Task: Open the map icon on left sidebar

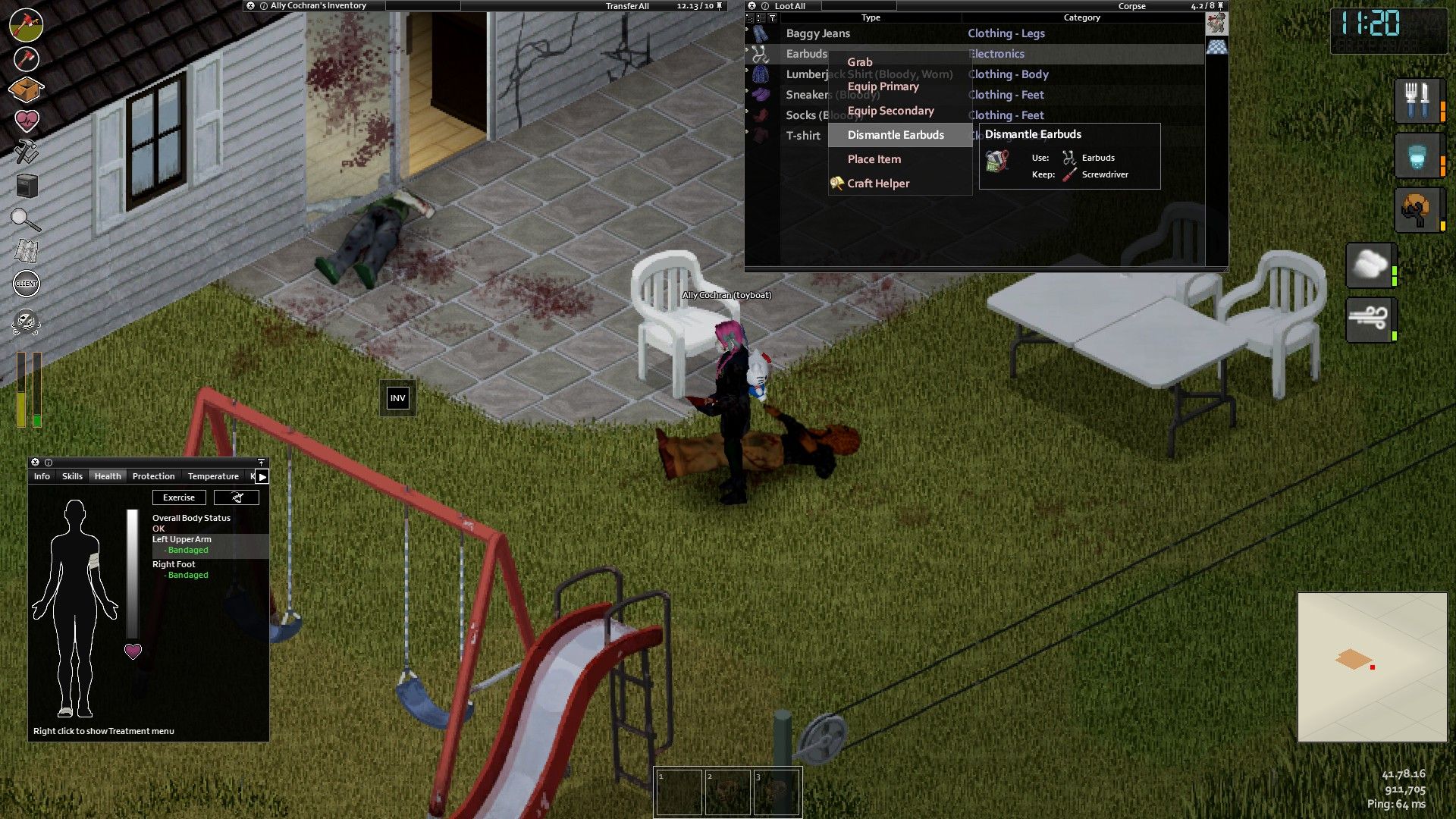Action: [x=26, y=249]
